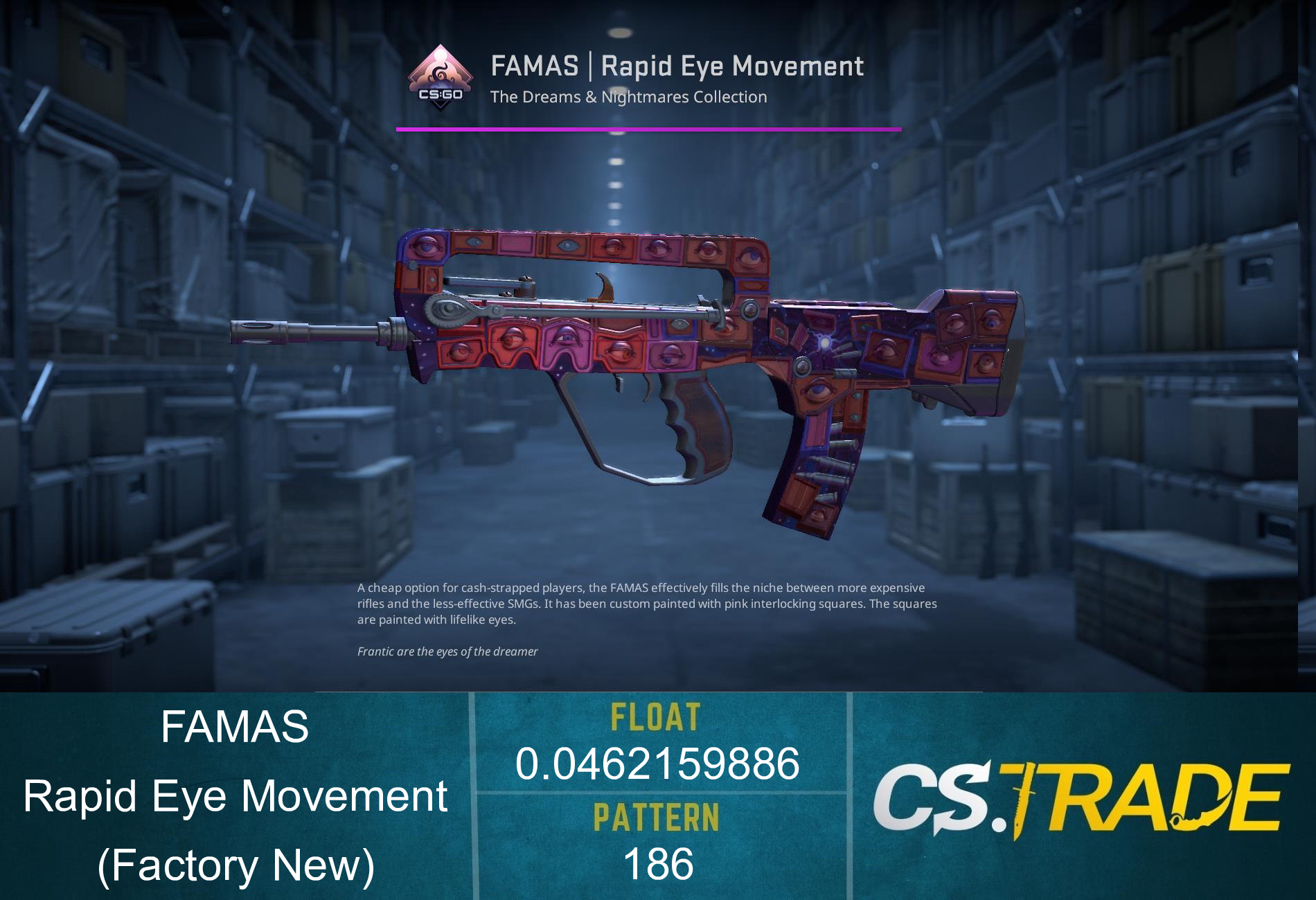Expand the FAMAS | Rapid Eye Movement title
Viewport: 1316px width, 900px height.
coord(677,66)
